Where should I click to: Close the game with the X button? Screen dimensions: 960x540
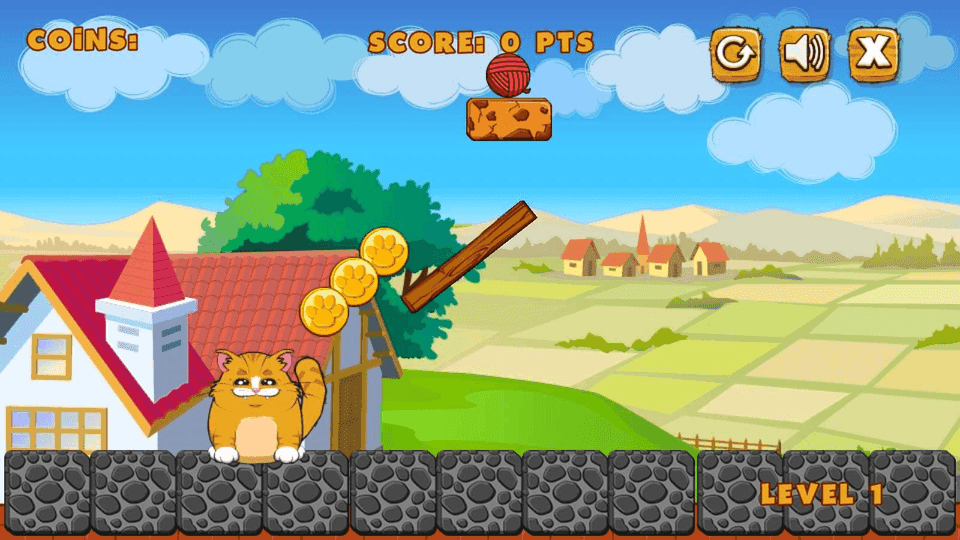[x=874, y=53]
